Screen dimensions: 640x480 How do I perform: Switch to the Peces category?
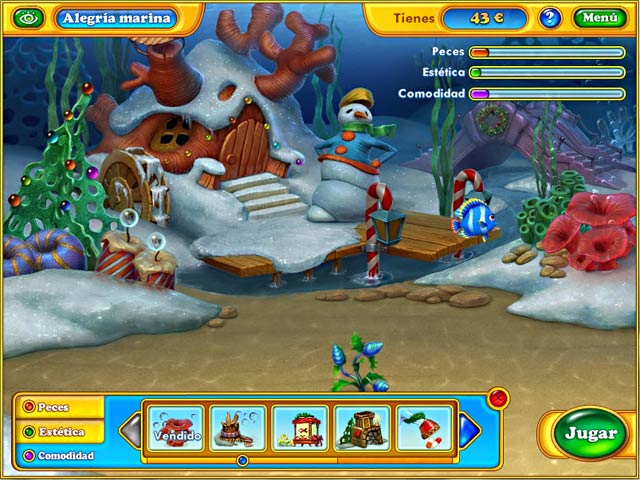click(58, 407)
